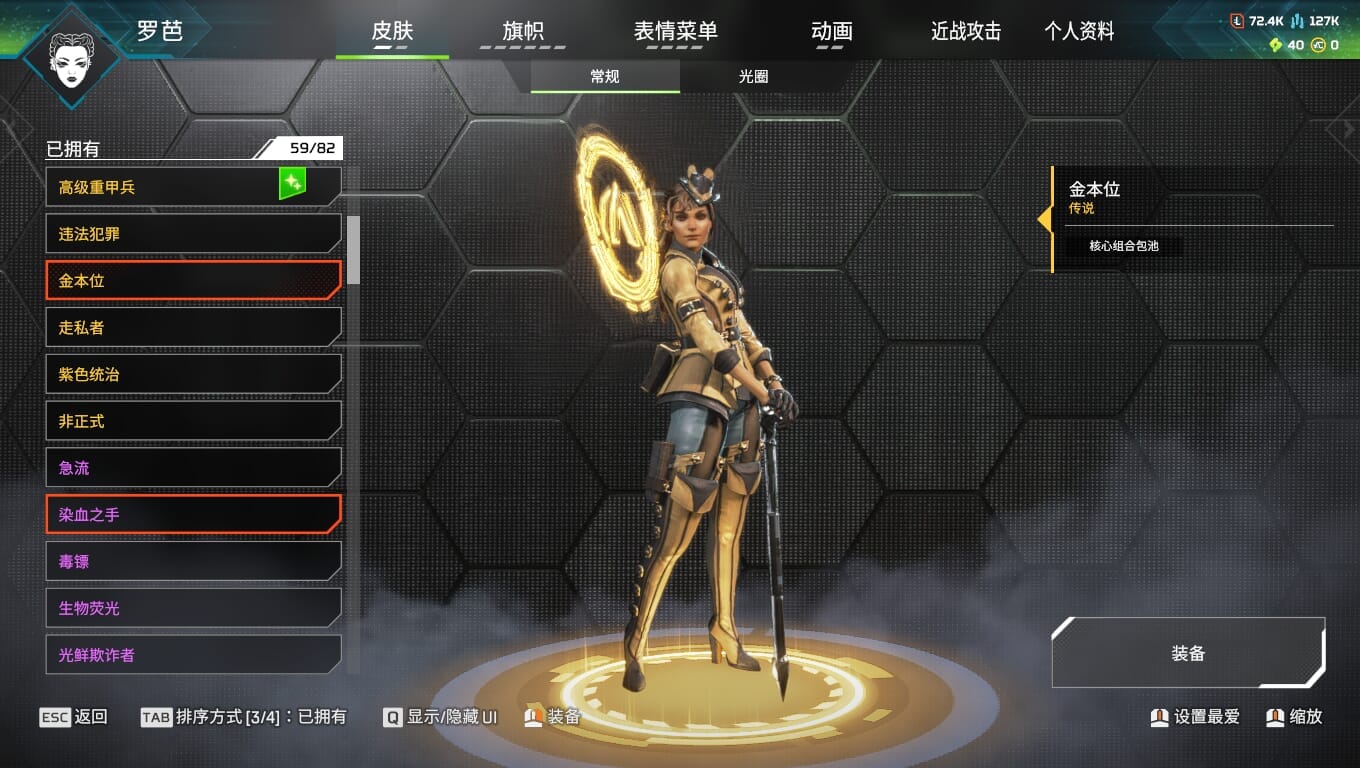
Task: Switch to the 皮肤 tab
Action: pos(392,32)
